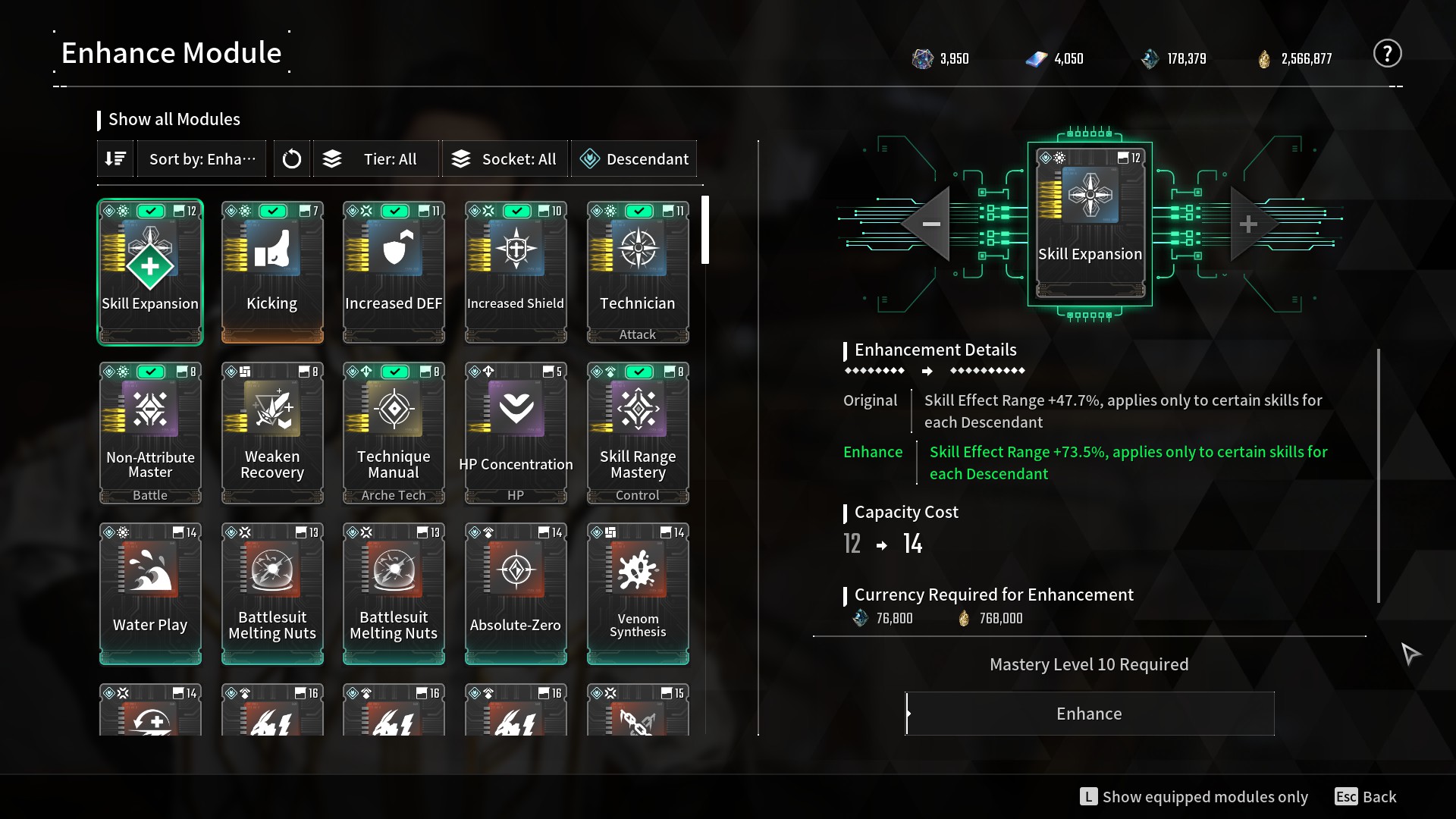Pick the HP Concentration module
The height and width of the screenshot is (819, 1456).
pos(516,432)
